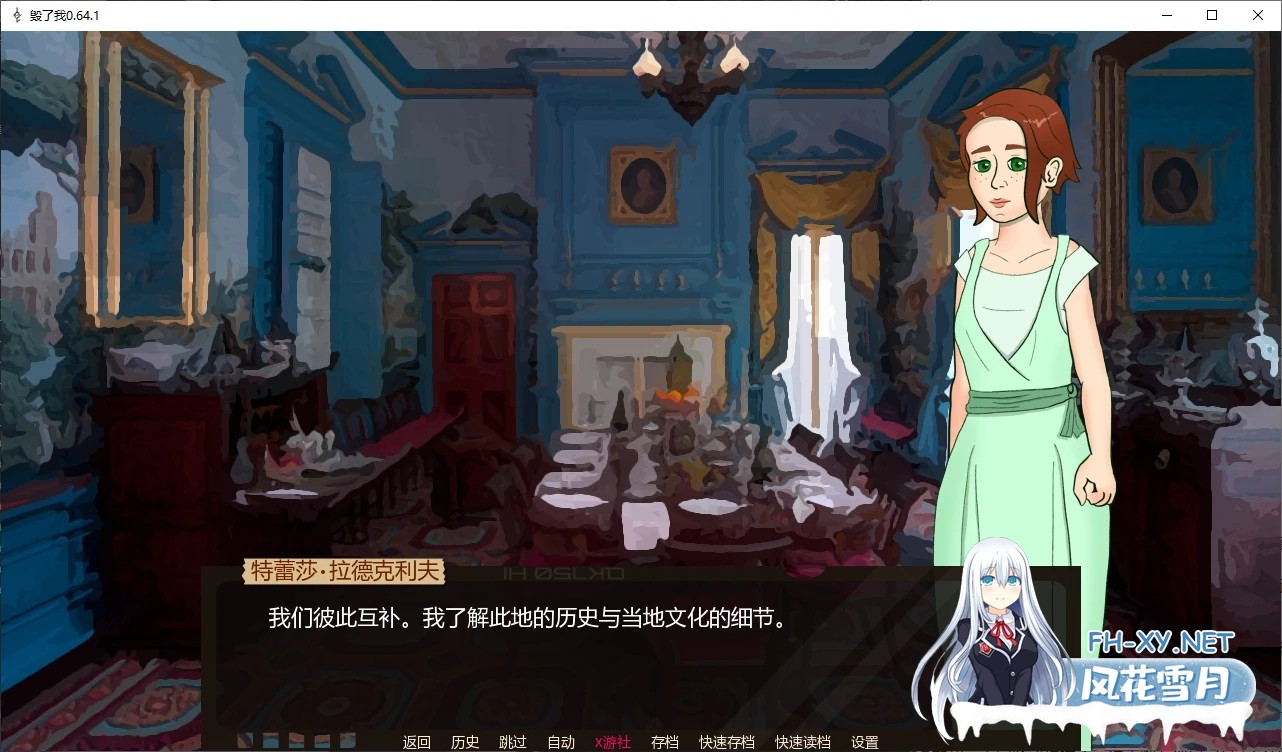Minimize the game window
The height and width of the screenshot is (752, 1282).
[1167, 15]
